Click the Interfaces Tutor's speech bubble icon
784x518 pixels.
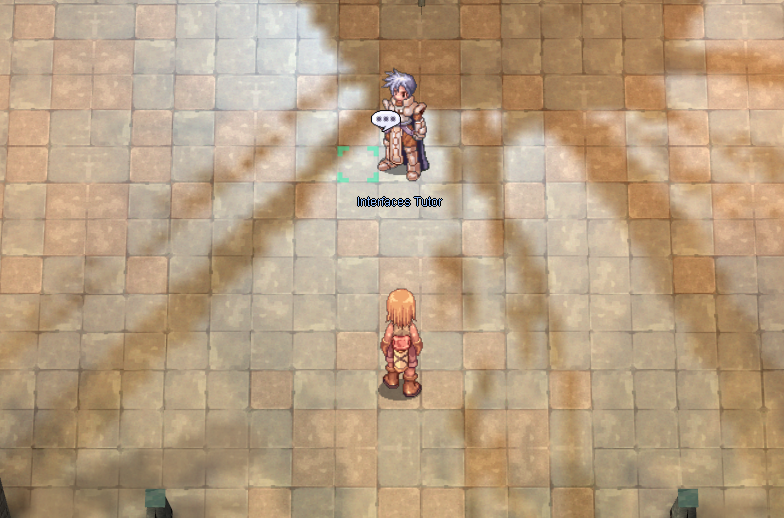pos(385,120)
